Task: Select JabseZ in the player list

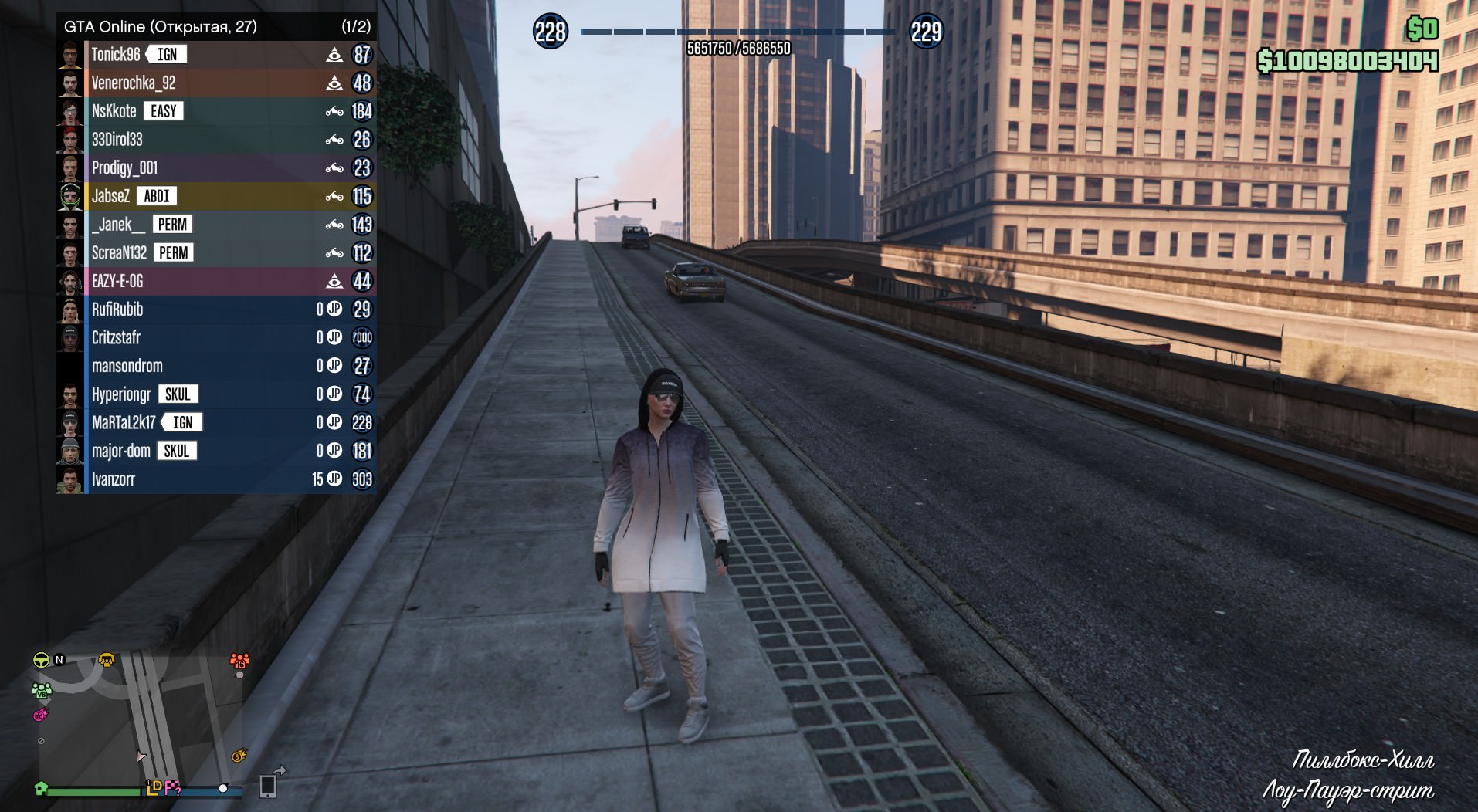Action: point(111,196)
